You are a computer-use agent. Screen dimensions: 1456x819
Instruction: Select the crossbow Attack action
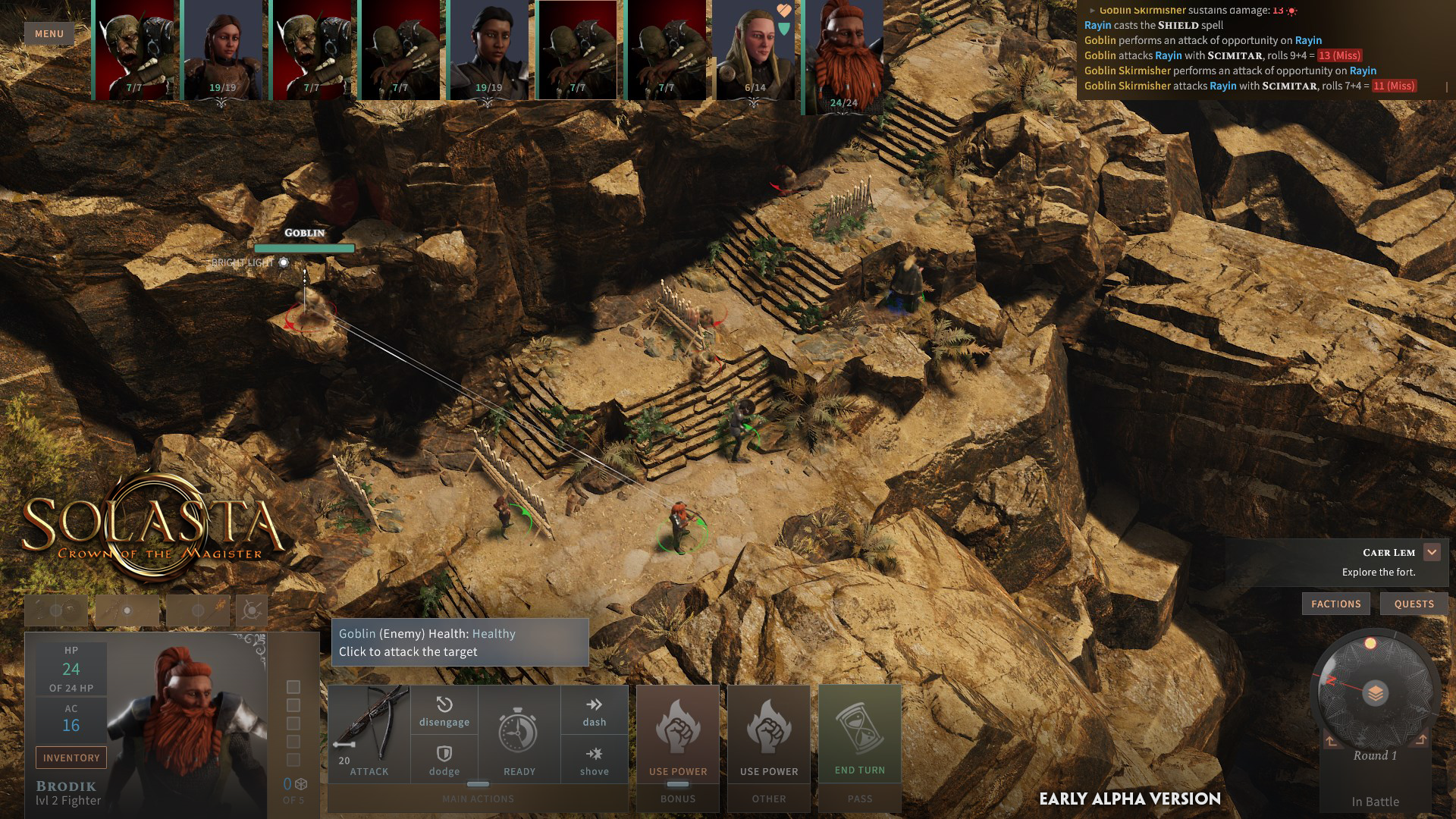tap(369, 732)
